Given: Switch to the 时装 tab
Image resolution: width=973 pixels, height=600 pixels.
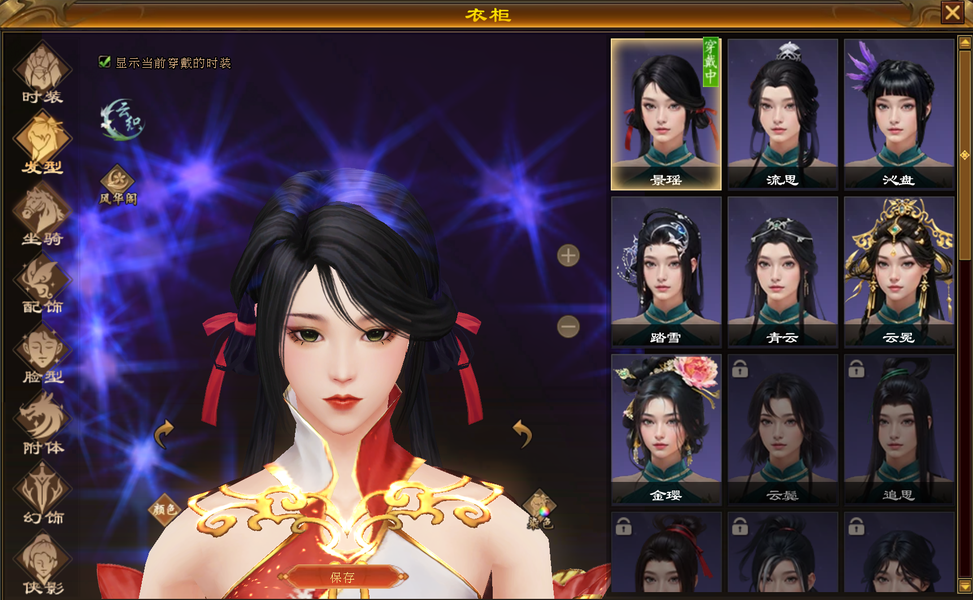Looking at the screenshot, I should 42,72.
